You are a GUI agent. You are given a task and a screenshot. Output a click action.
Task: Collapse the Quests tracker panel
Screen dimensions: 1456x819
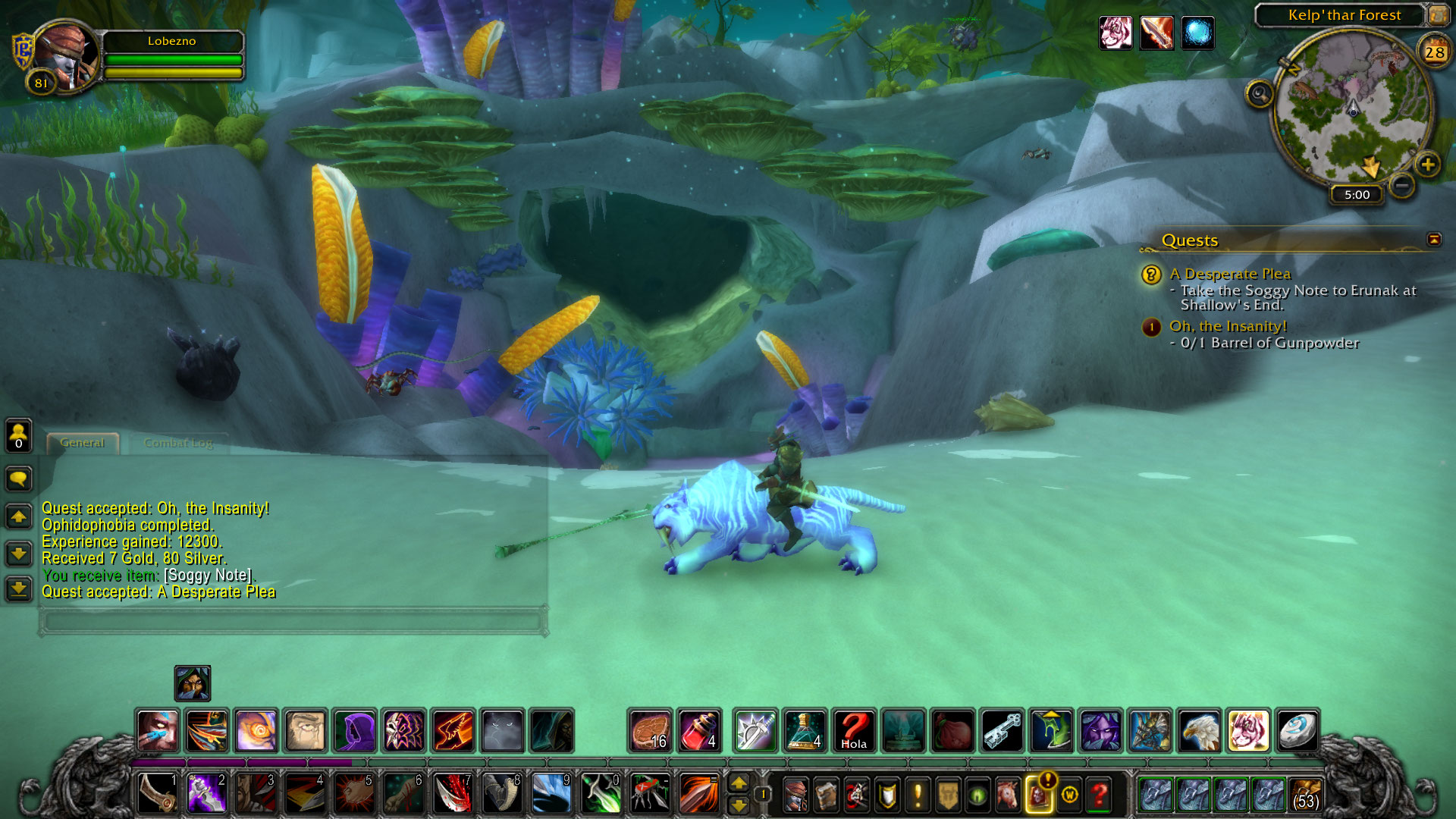click(x=1433, y=240)
